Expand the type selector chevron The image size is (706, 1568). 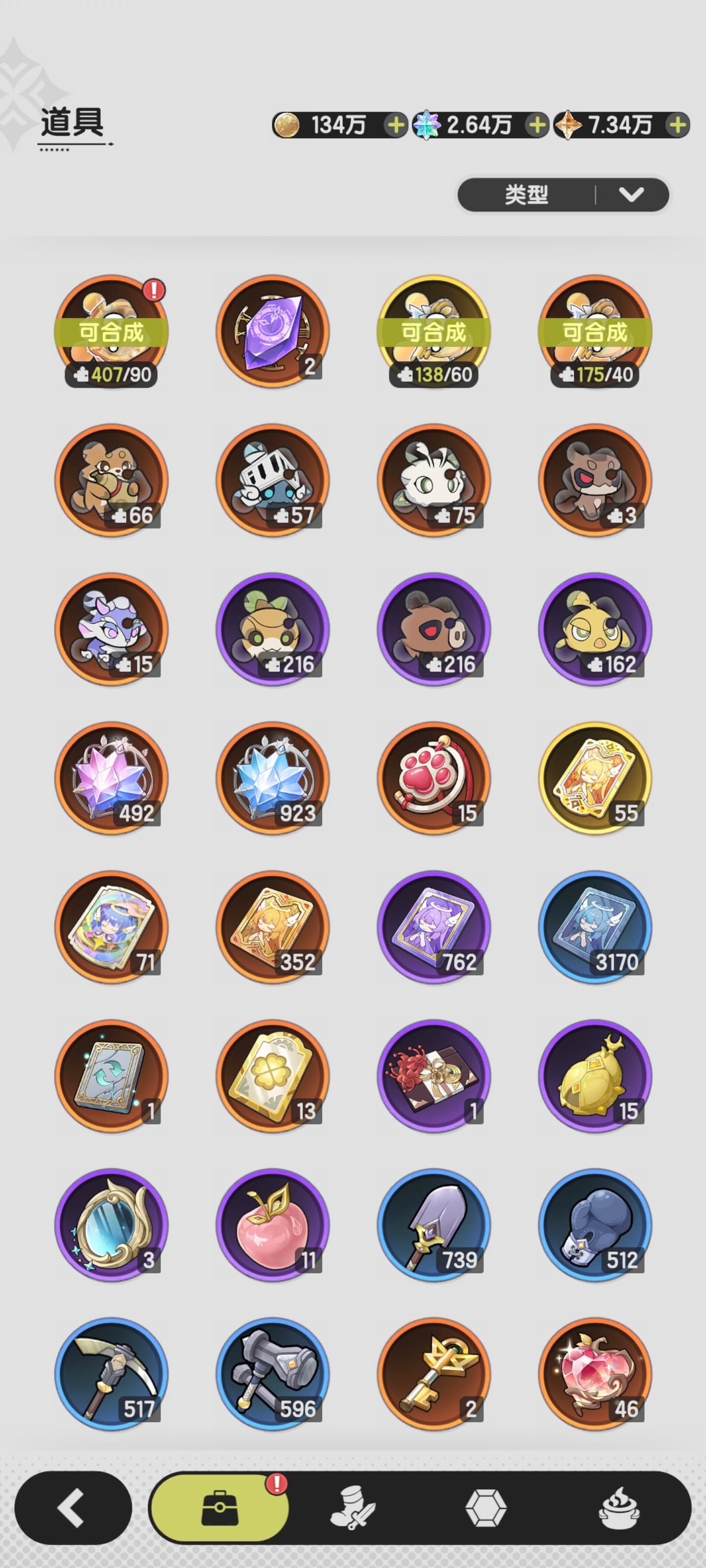630,194
